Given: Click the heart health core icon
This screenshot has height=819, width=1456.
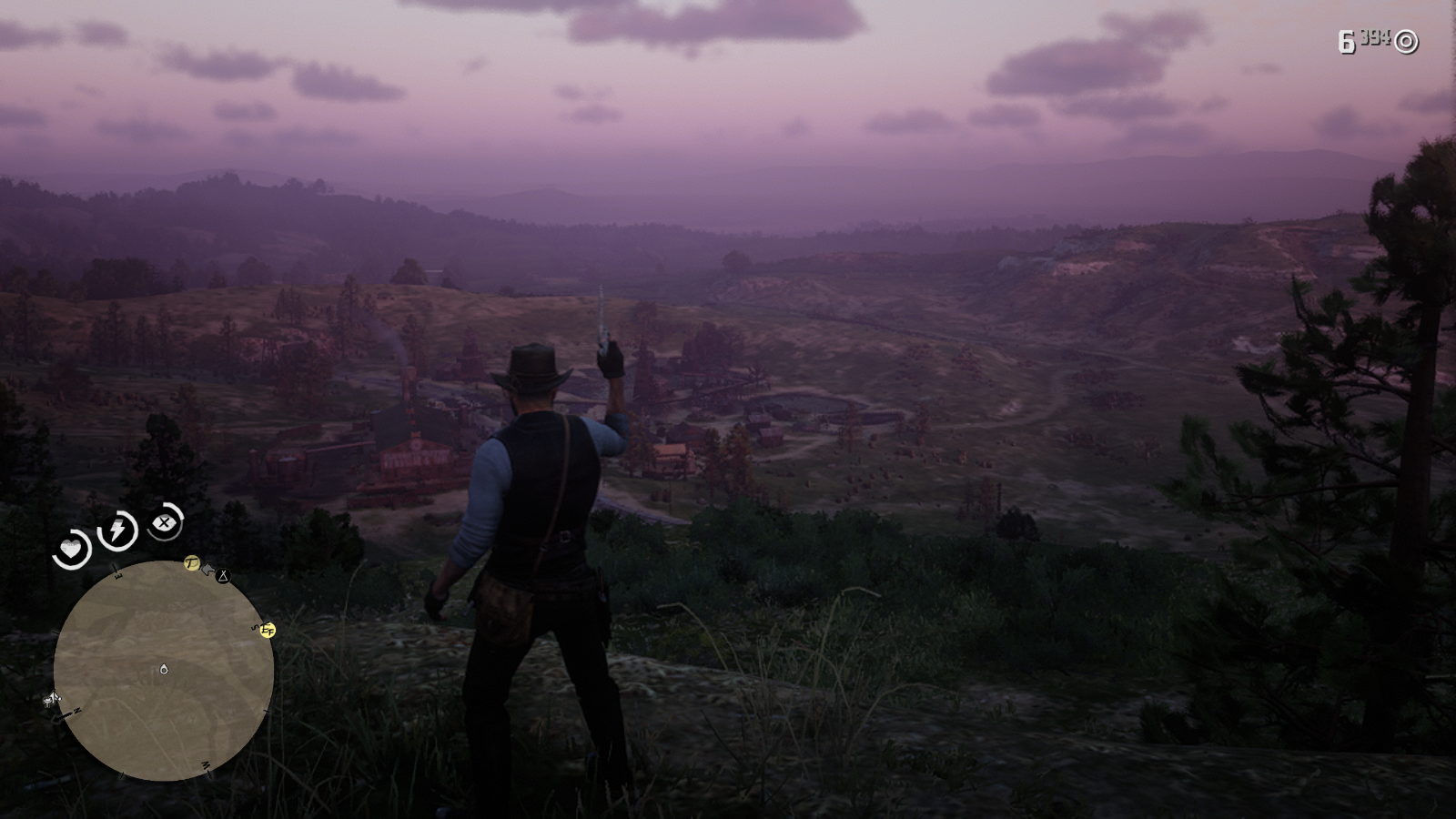Looking at the screenshot, I should click(71, 550).
